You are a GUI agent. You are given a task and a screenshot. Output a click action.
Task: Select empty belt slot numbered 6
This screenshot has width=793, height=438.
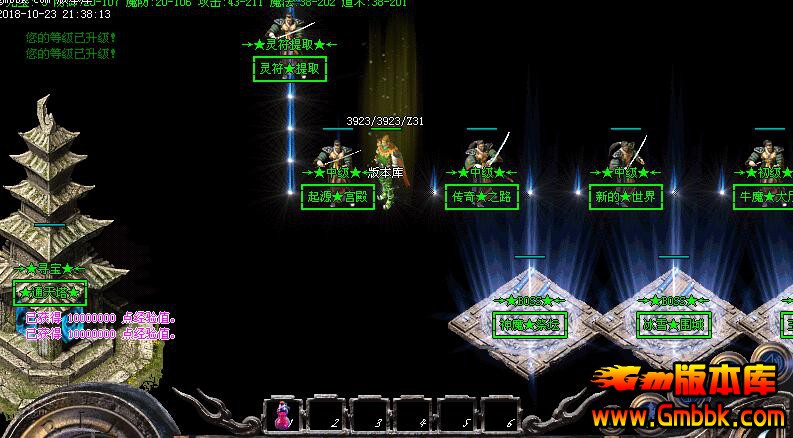[499, 414]
